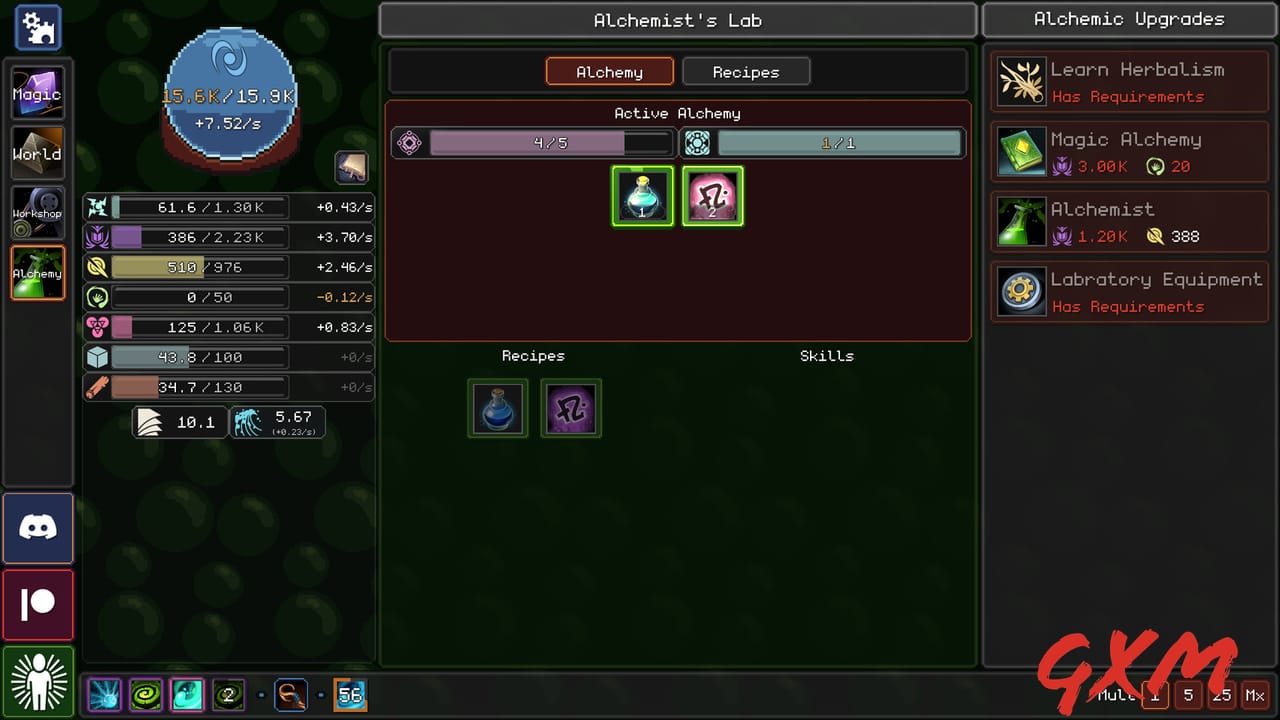Click the Learn Herbalism upgrade
The height and width of the screenshot is (720, 1280).
coord(1128,80)
